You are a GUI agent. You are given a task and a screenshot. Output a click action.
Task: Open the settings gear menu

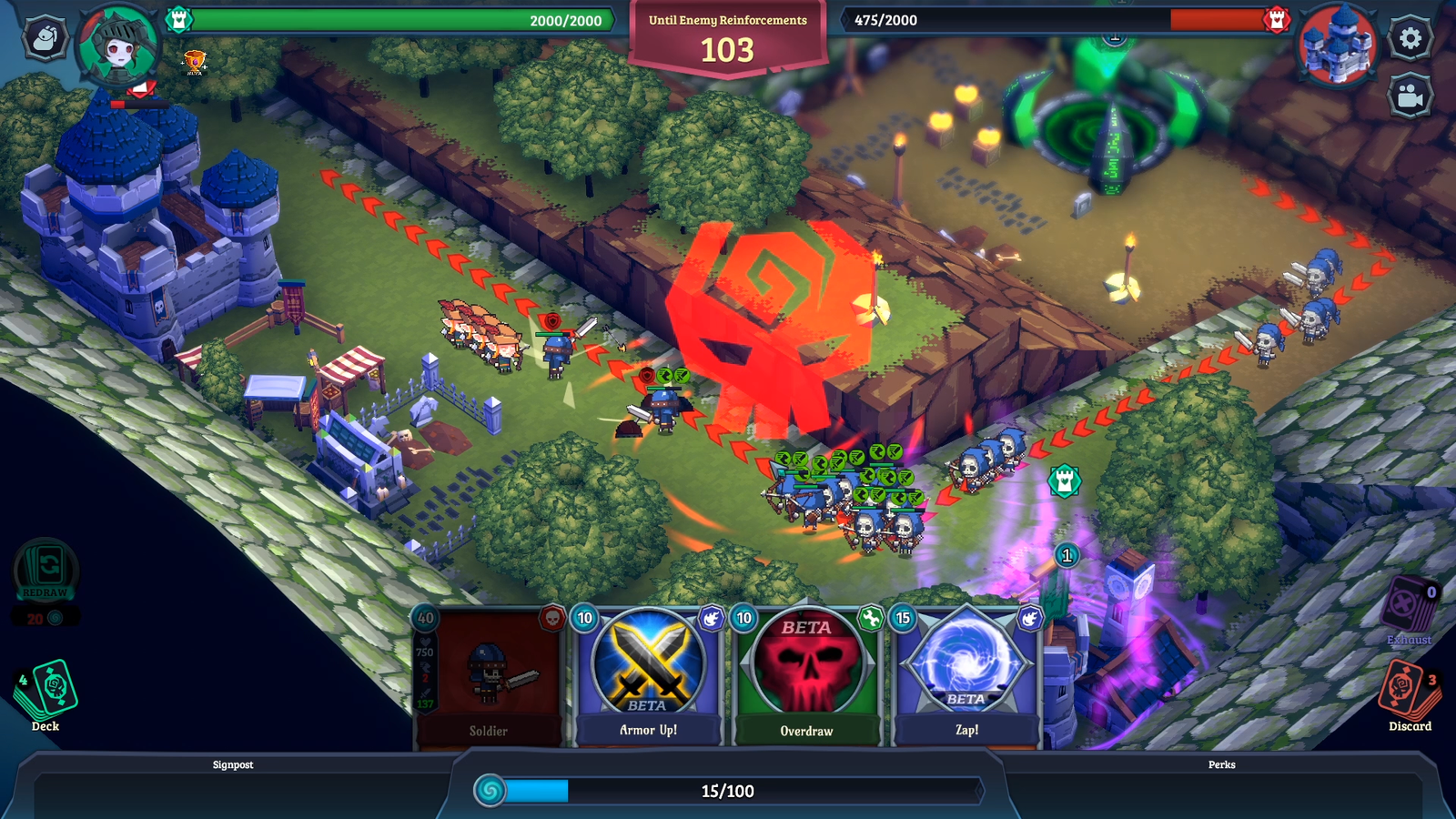click(1410, 38)
